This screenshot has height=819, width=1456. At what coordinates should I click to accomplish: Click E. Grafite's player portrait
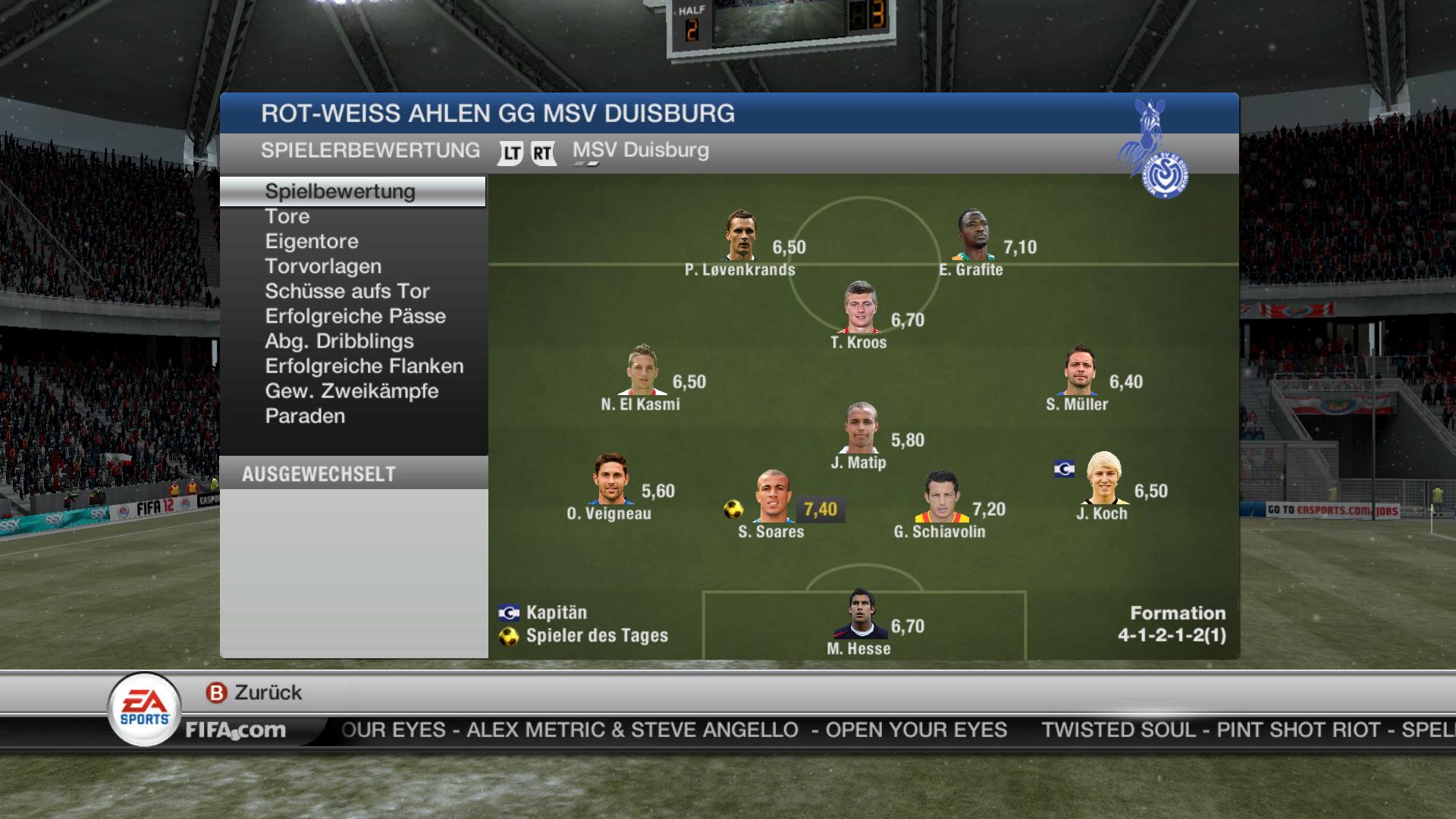coord(973,236)
